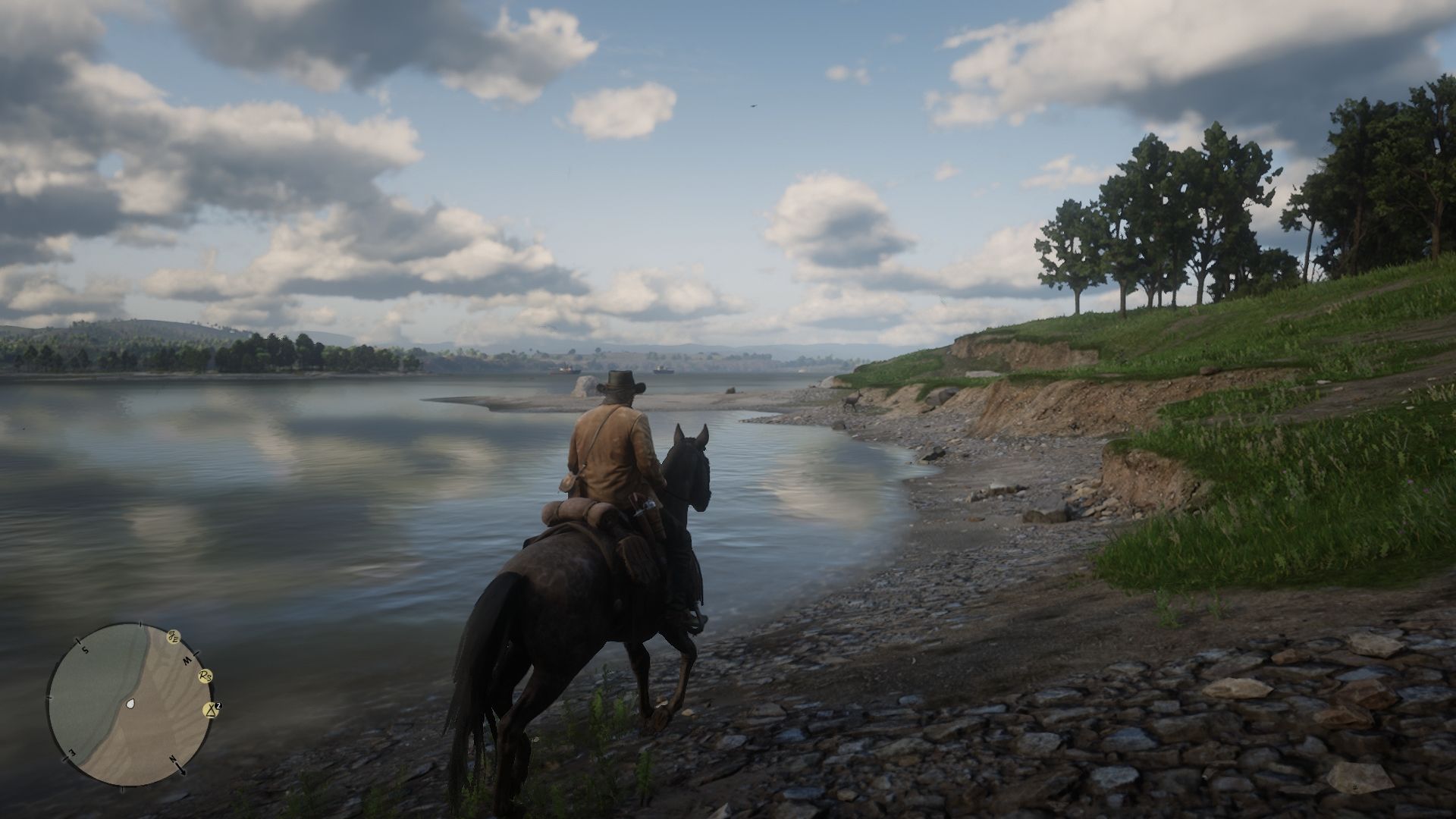This screenshot has height=819, width=1456.
Task: Click the white player arrow on the minimap
Action: coord(130,704)
